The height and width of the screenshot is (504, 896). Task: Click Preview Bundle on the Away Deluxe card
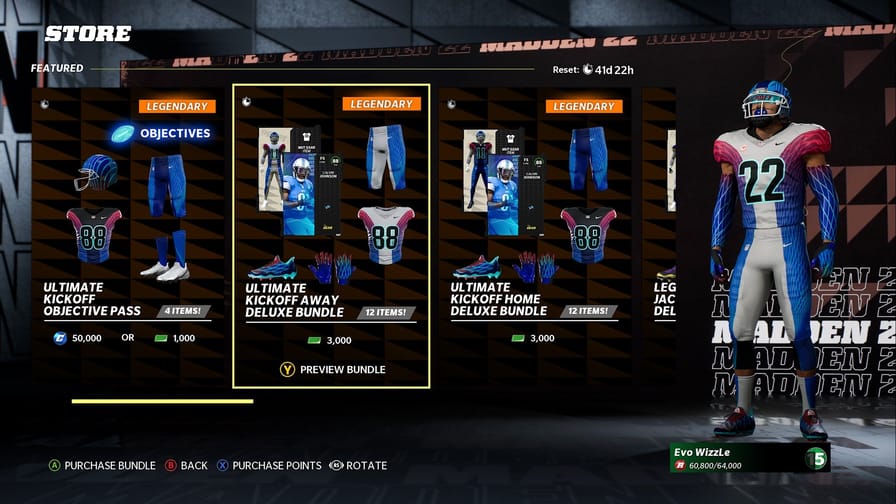pos(333,369)
